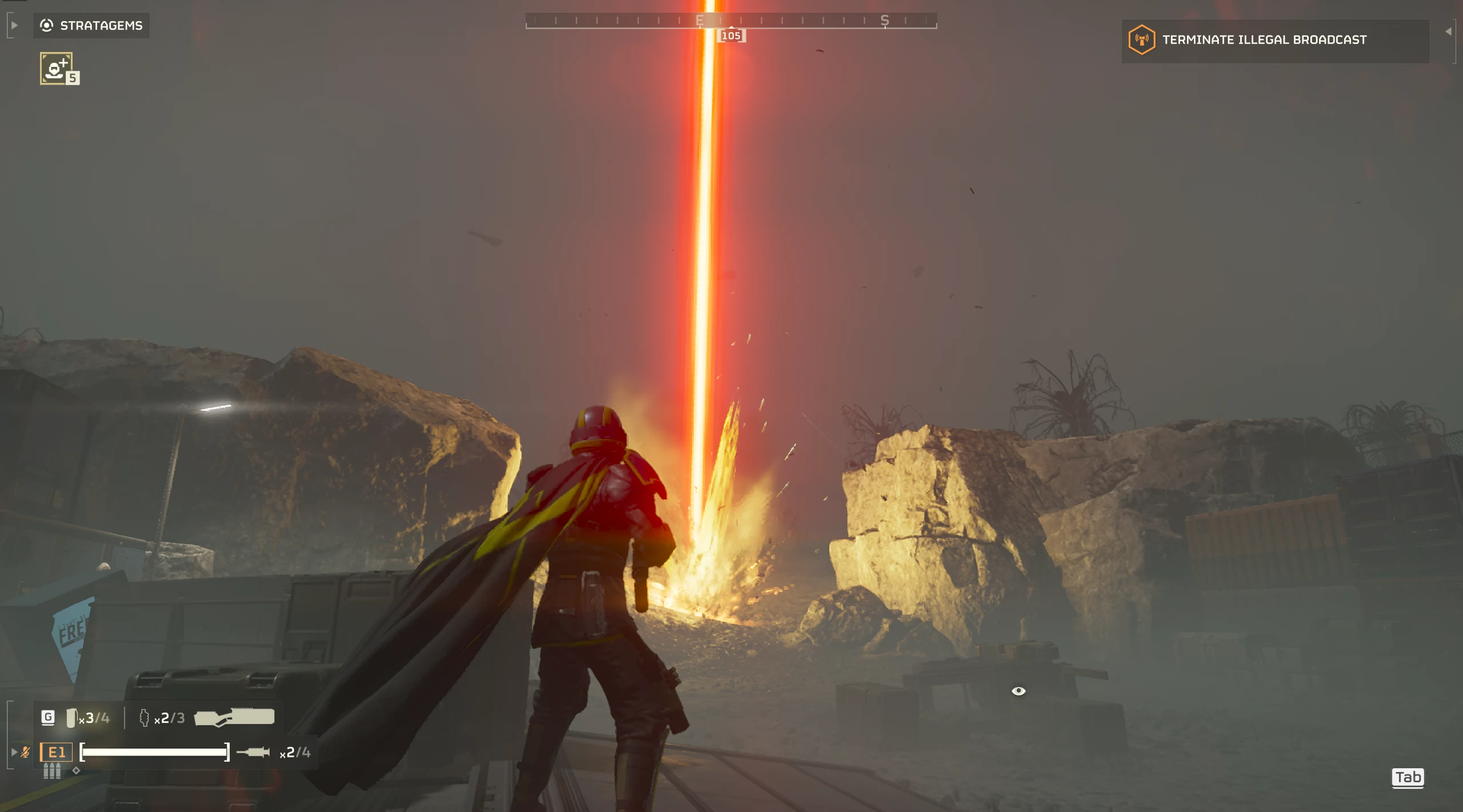The width and height of the screenshot is (1463, 812).
Task: Collapse the arrow next to the objective panel
Action: click(x=1448, y=32)
